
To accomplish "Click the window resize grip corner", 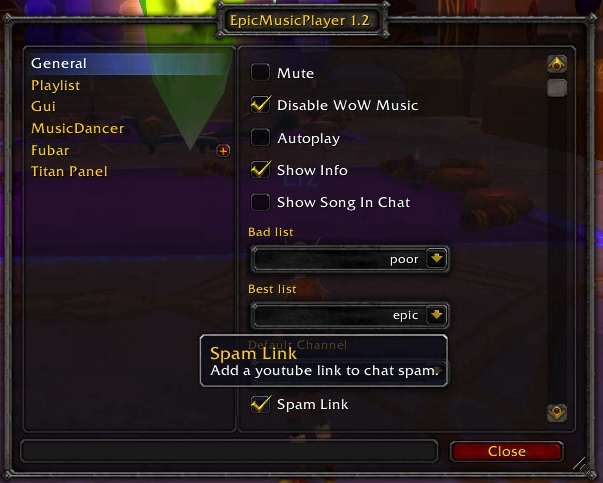I will click(x=579, y=463).
